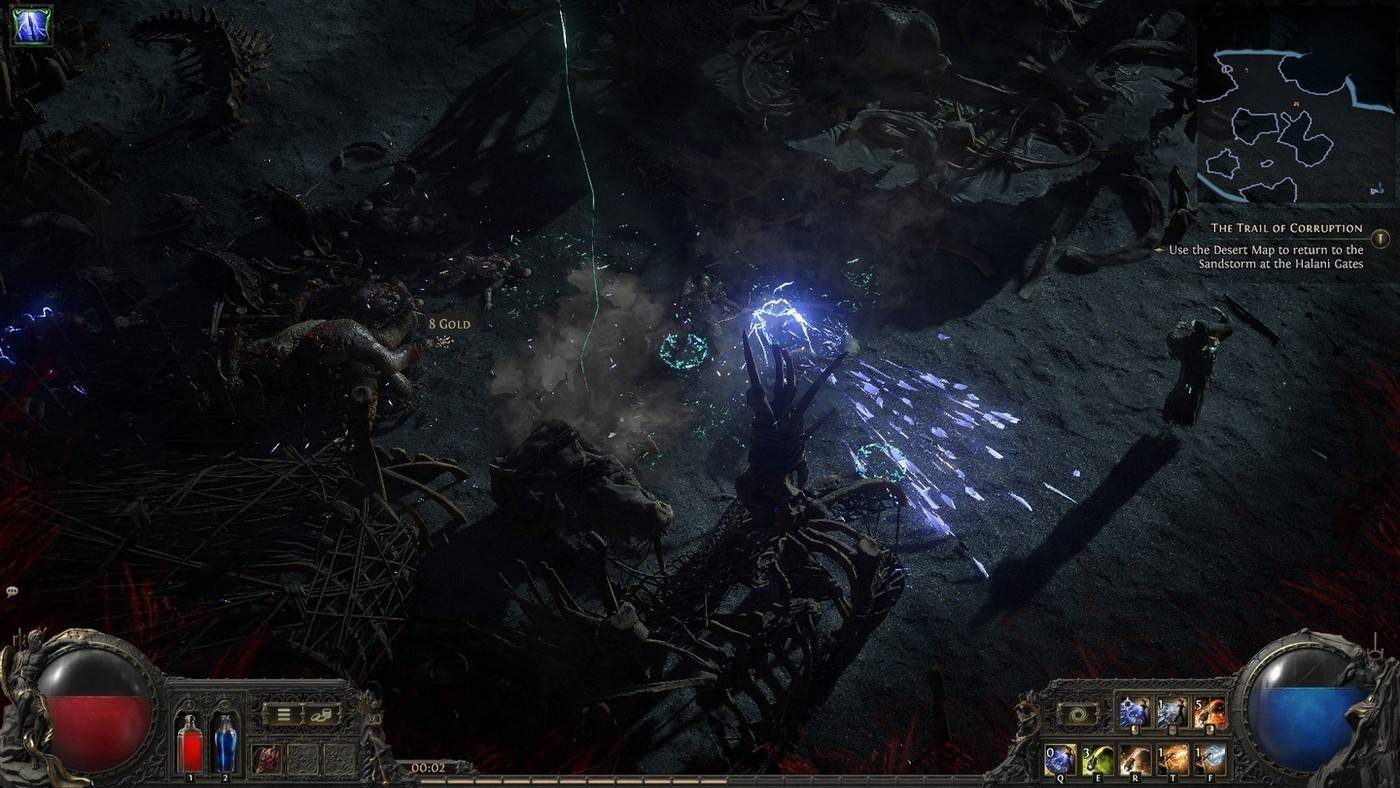Click the frost skill showing 1 charge
Viewport: 1400px width, 788px height.
[x=1171, y=710]
